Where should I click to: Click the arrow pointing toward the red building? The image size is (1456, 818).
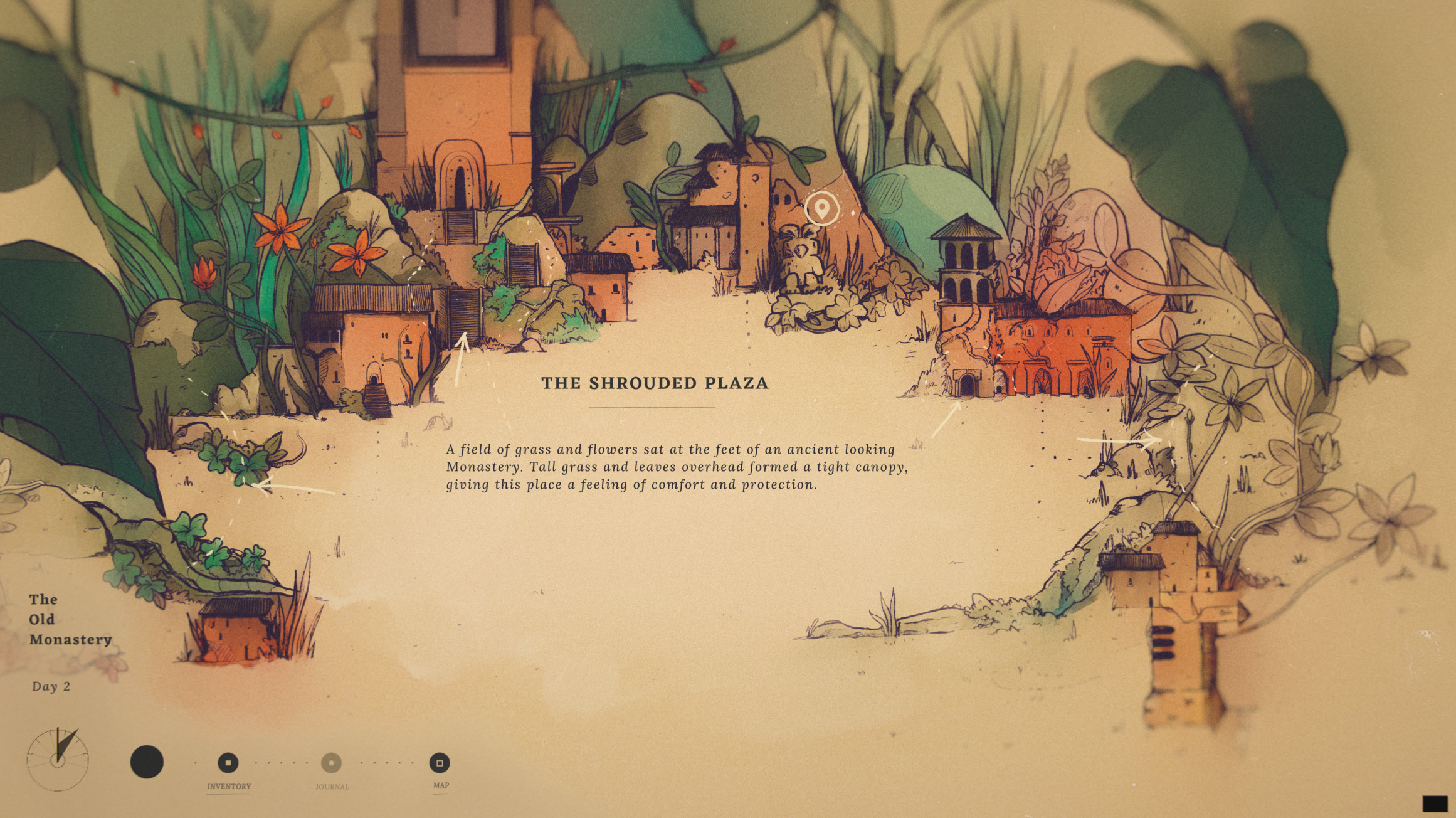coord(947,419)
